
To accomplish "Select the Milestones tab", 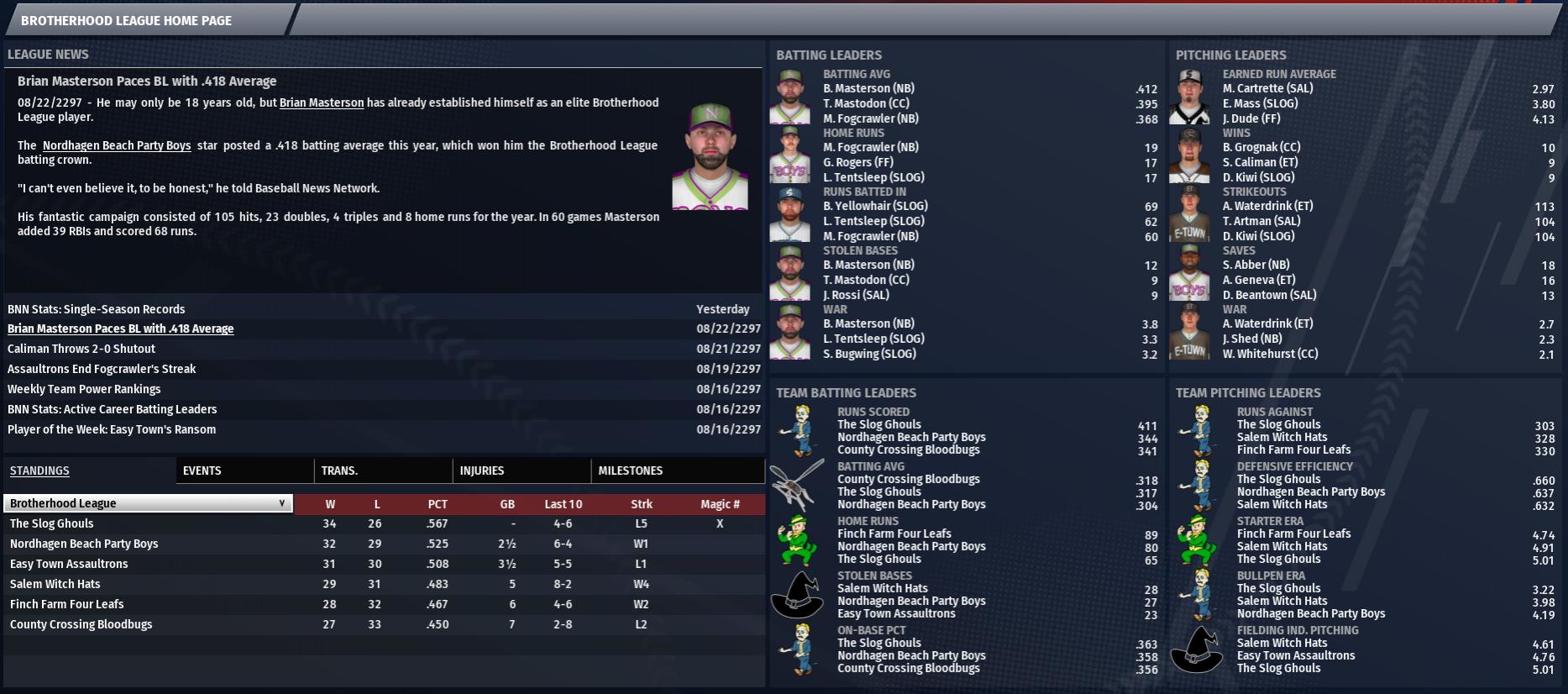I will [631, 471].
